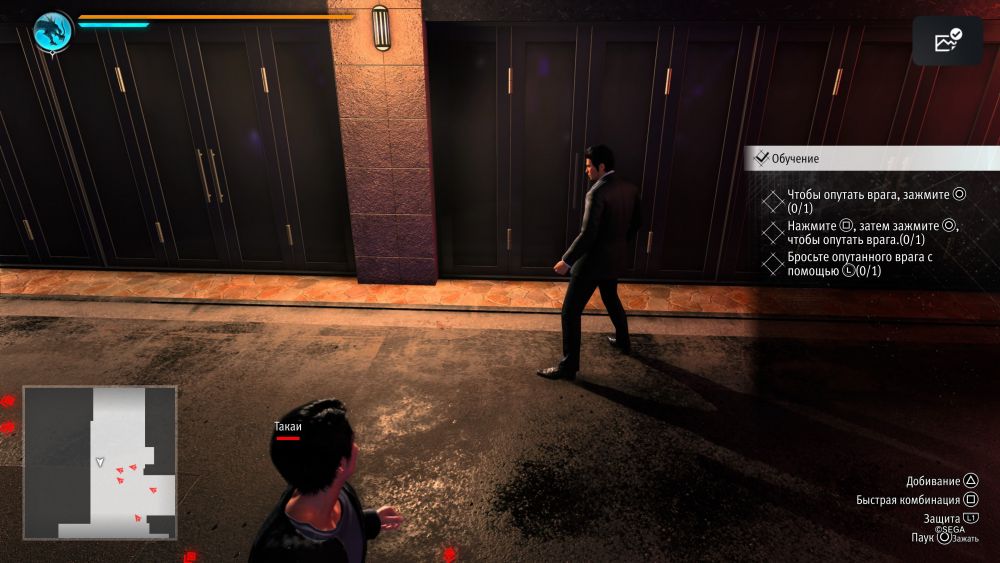The image size is (1000, 563).
Task: Click the minimap in the corner
Action: point(100,463)
